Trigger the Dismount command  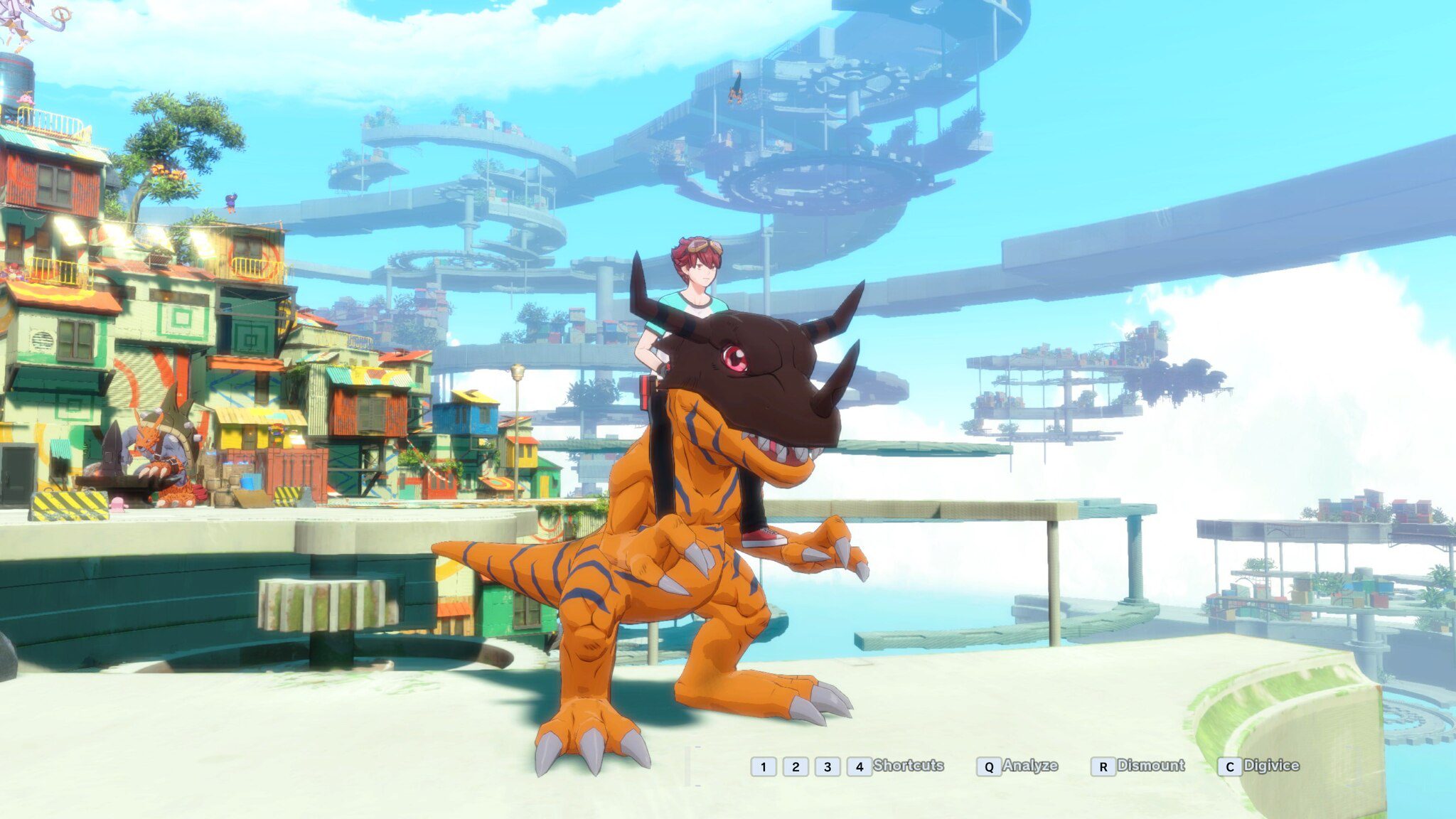tap(1152, 766)
